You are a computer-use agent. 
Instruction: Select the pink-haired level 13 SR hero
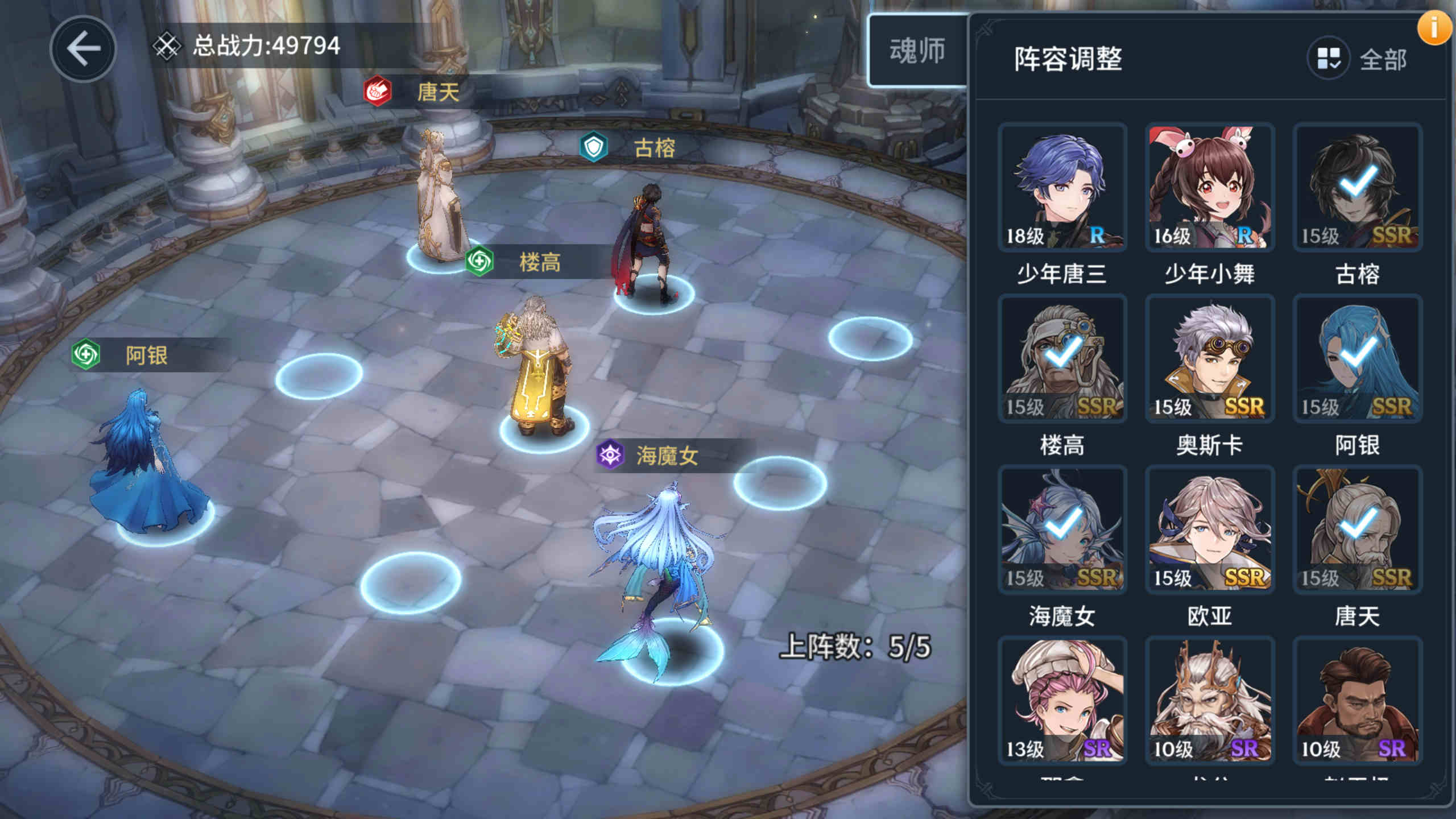click(1062, 700)
